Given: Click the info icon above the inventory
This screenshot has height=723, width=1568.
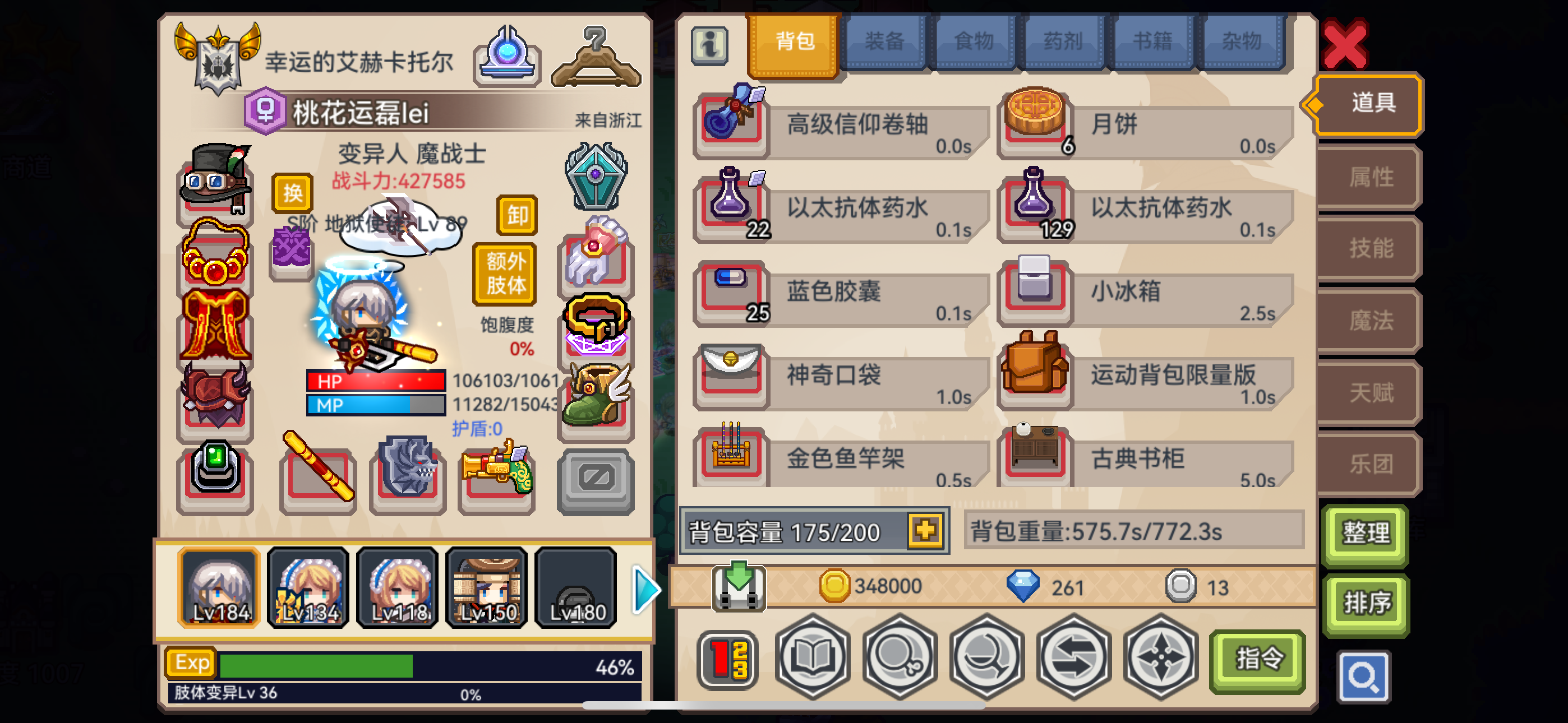Looking at the screenshot, I should point(708,44).
